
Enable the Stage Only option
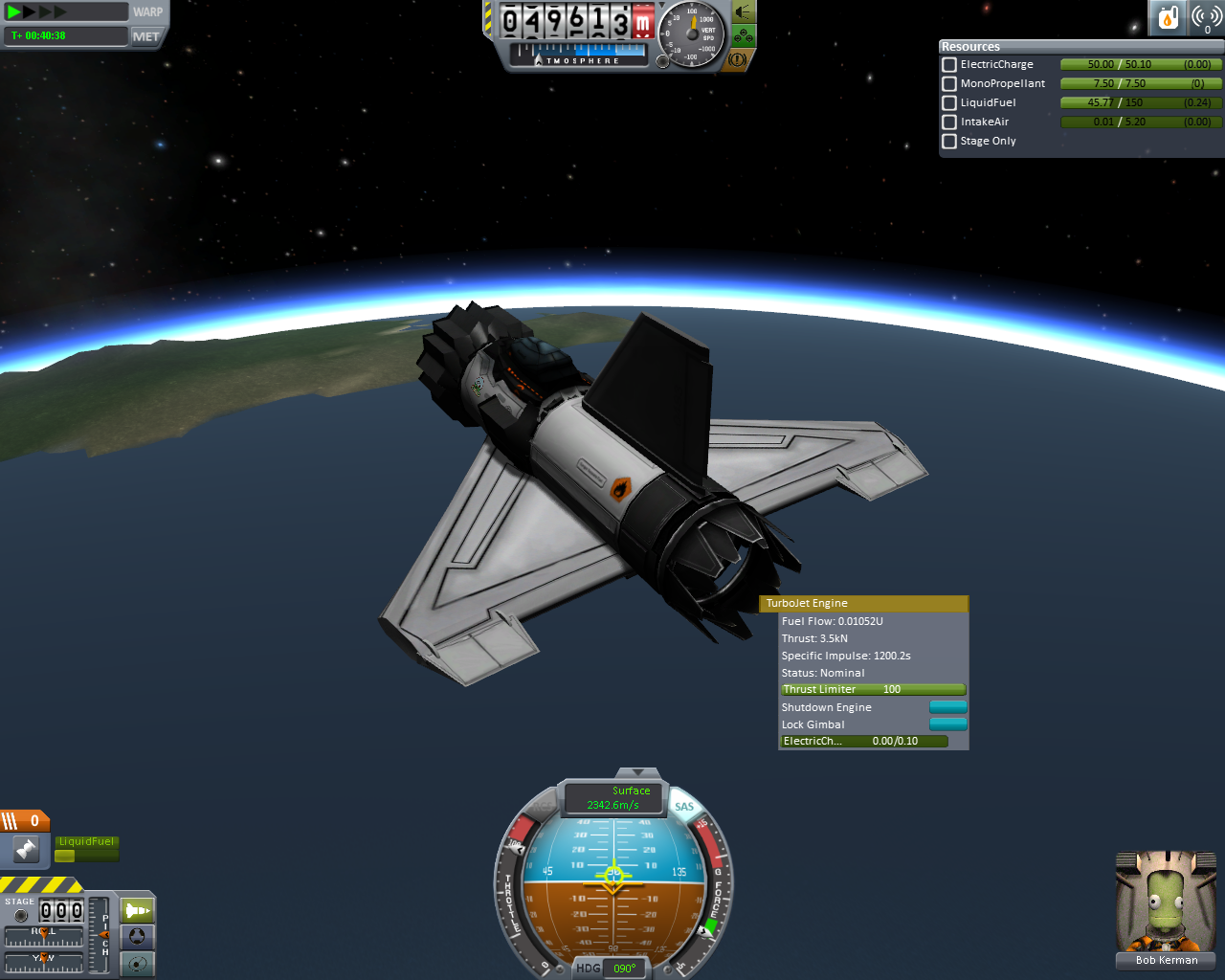(x=949, y=142)
